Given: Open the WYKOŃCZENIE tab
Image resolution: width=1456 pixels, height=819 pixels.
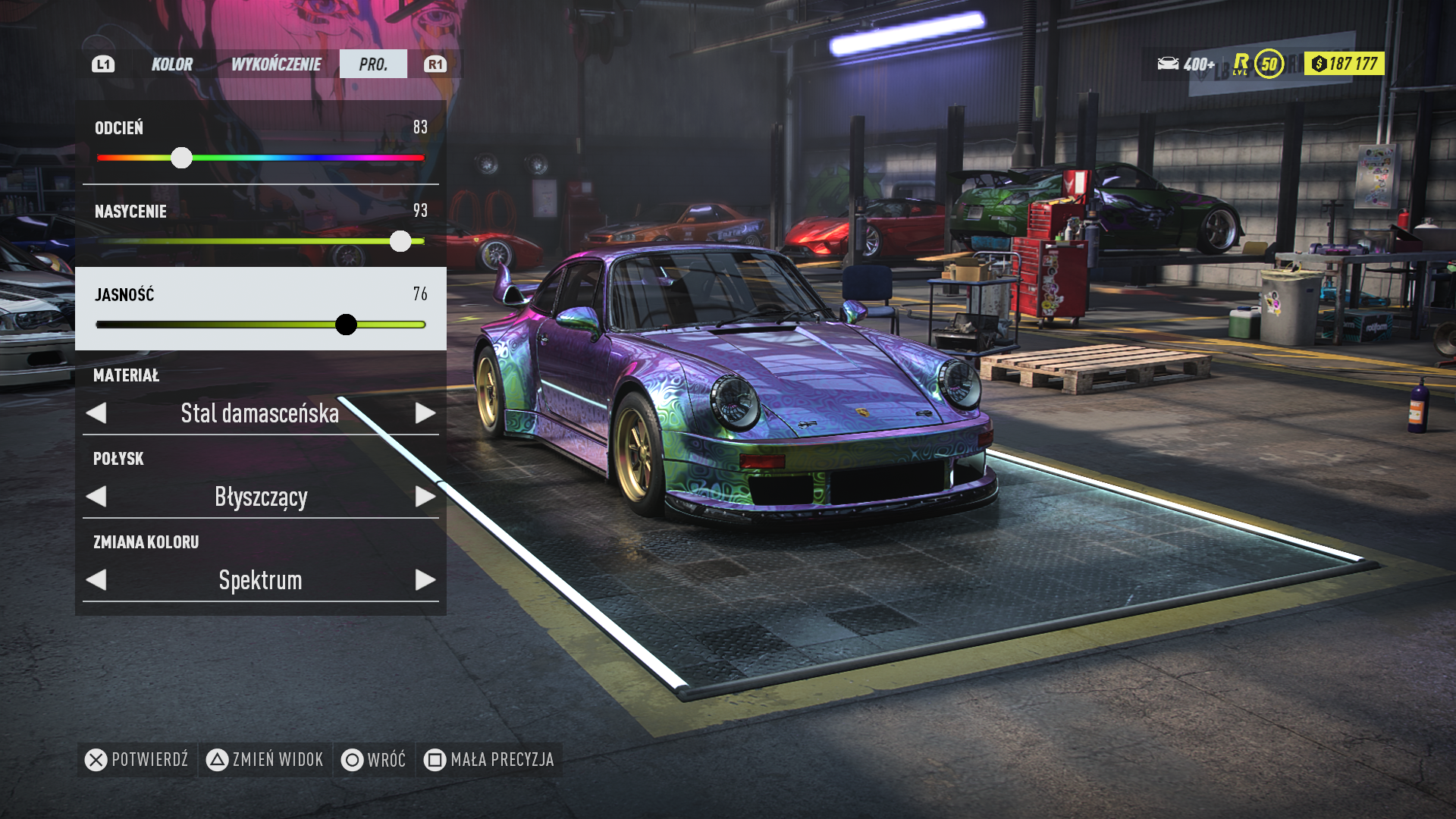Looking at the screenshot, I should click(x=276, y=64).
